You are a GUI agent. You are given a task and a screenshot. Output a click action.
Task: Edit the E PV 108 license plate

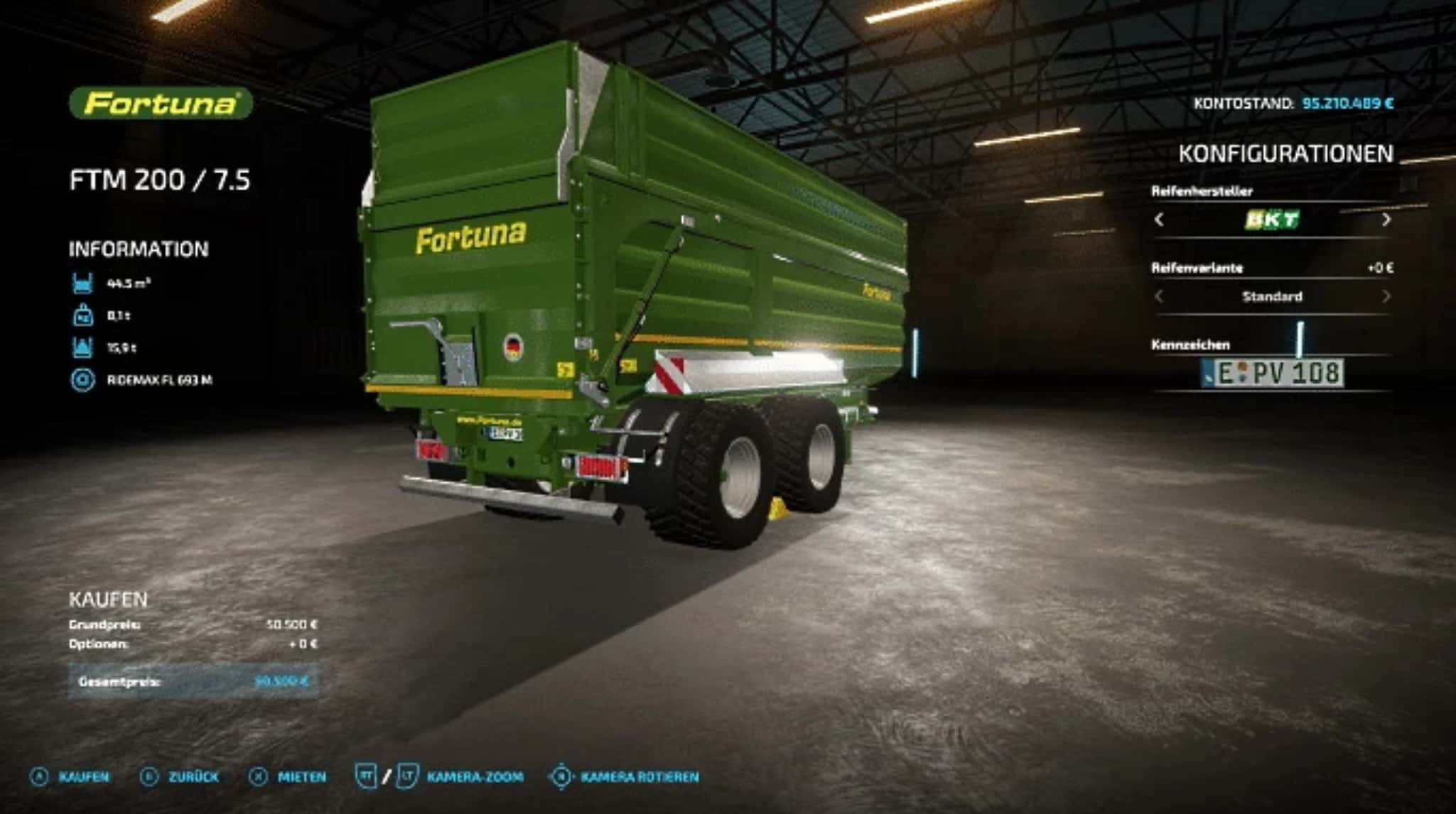point(1272,373)
